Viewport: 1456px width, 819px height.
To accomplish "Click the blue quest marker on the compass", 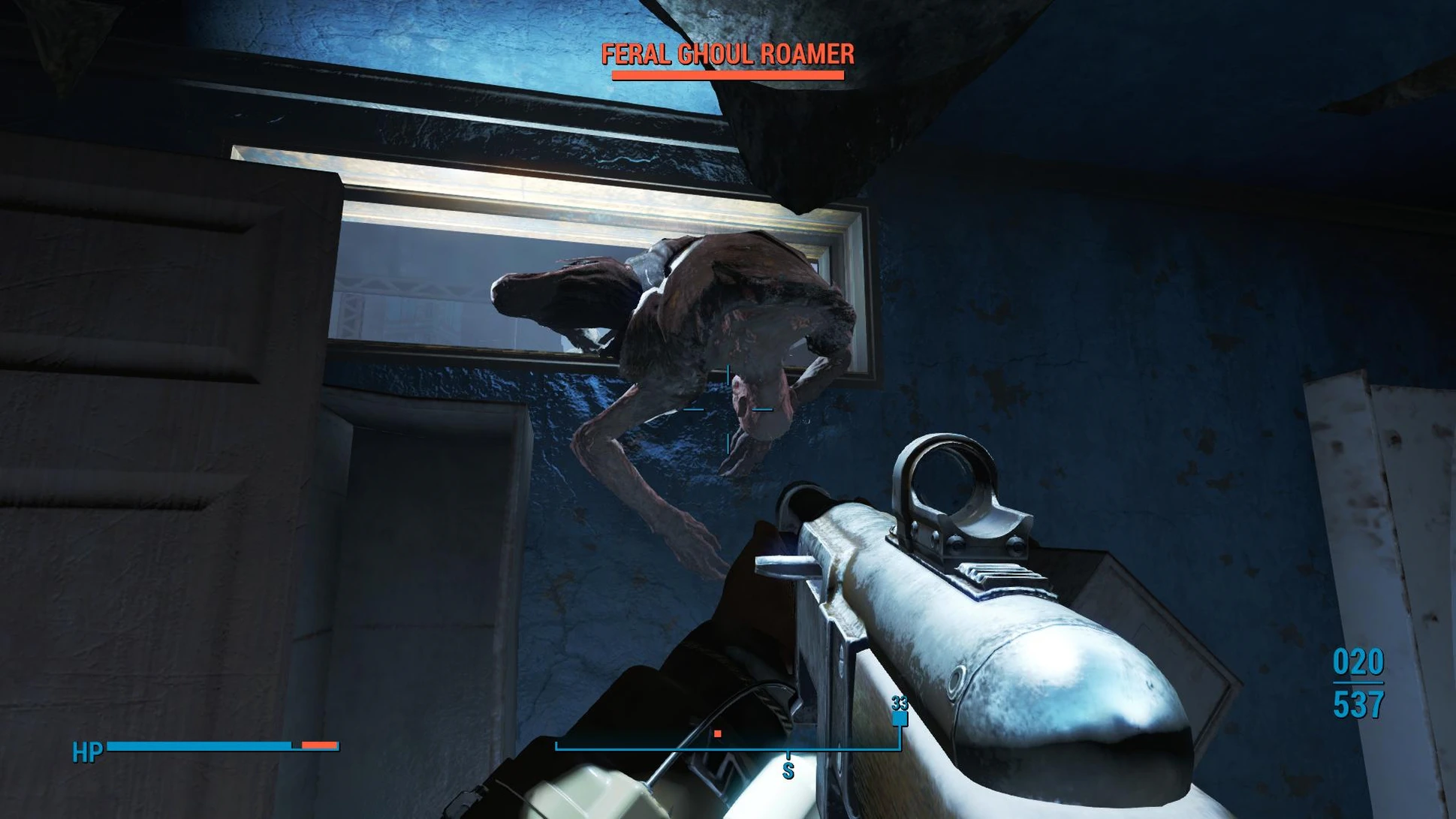I will point(899,719).
